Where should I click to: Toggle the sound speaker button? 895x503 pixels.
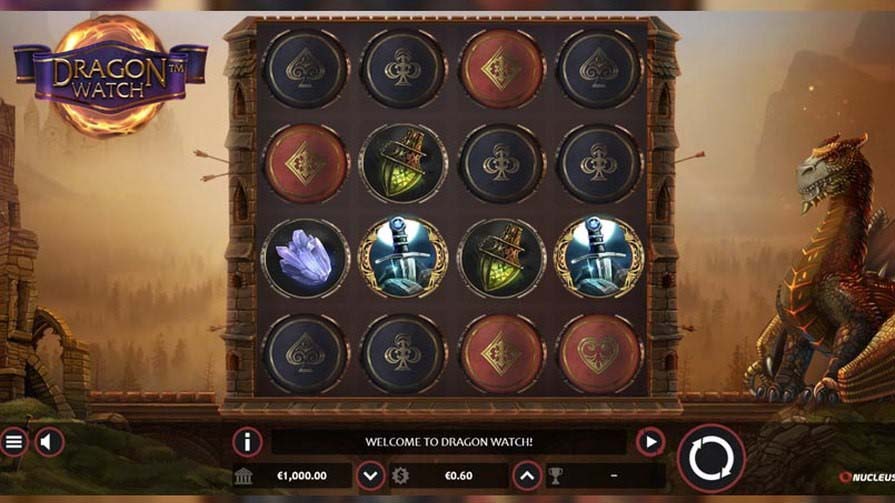(50, 441)
